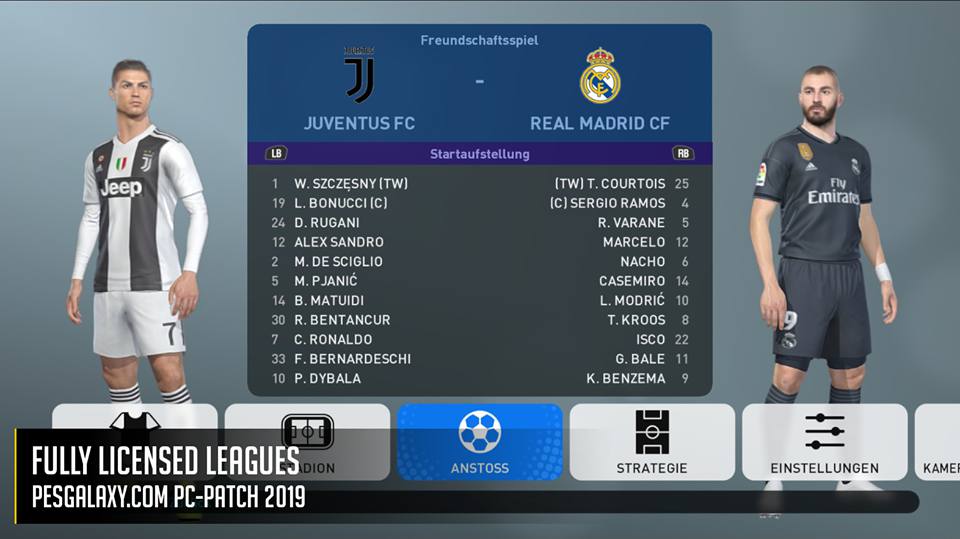Image resolution: width=960 pixels, height=539 pixels.
Task: Select the partially visible Kamera tile
Action: point(940,441)
